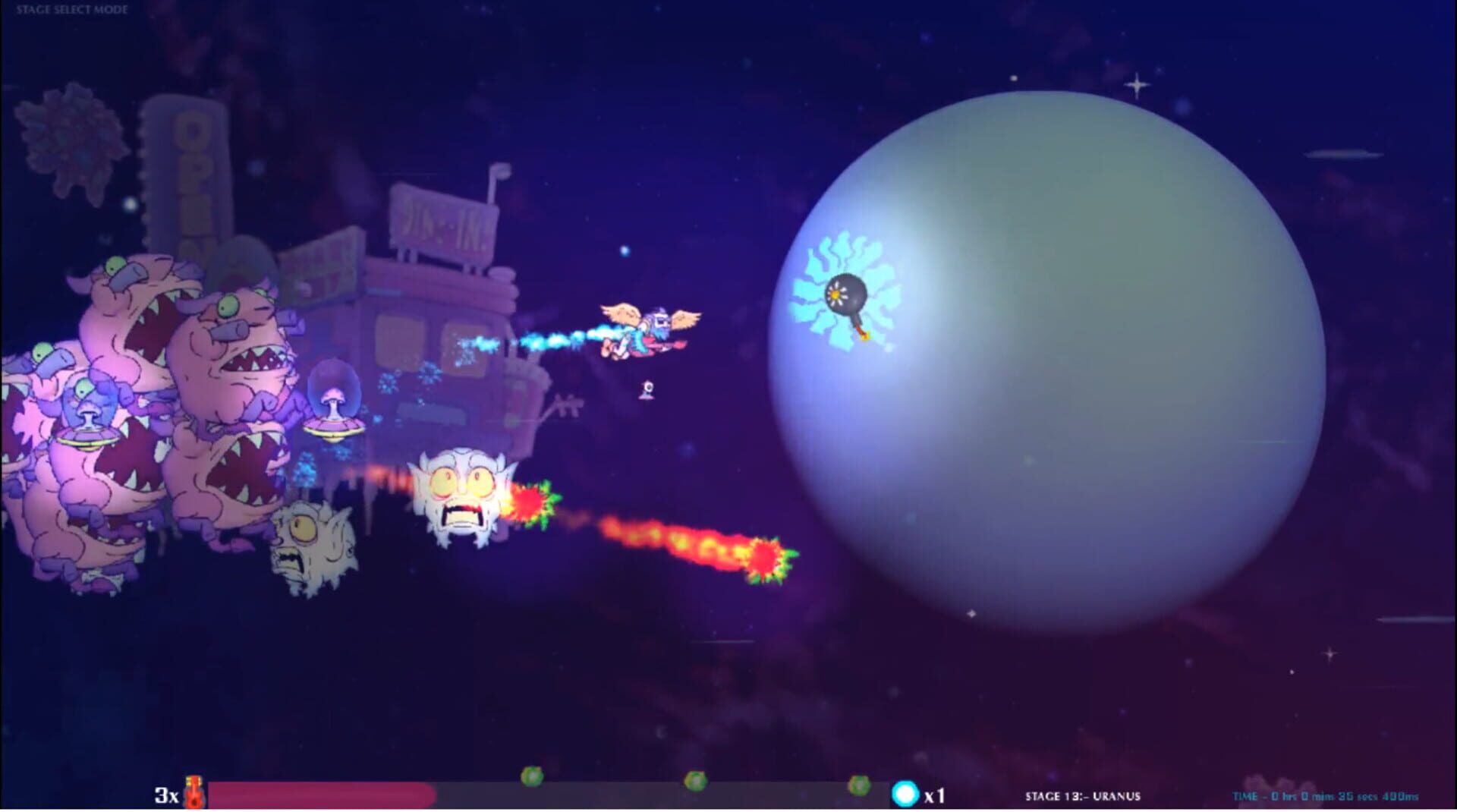The image size is (1457, 812).
Task: Click the bomb pickup near Uranus
Action: coord(846,292)
